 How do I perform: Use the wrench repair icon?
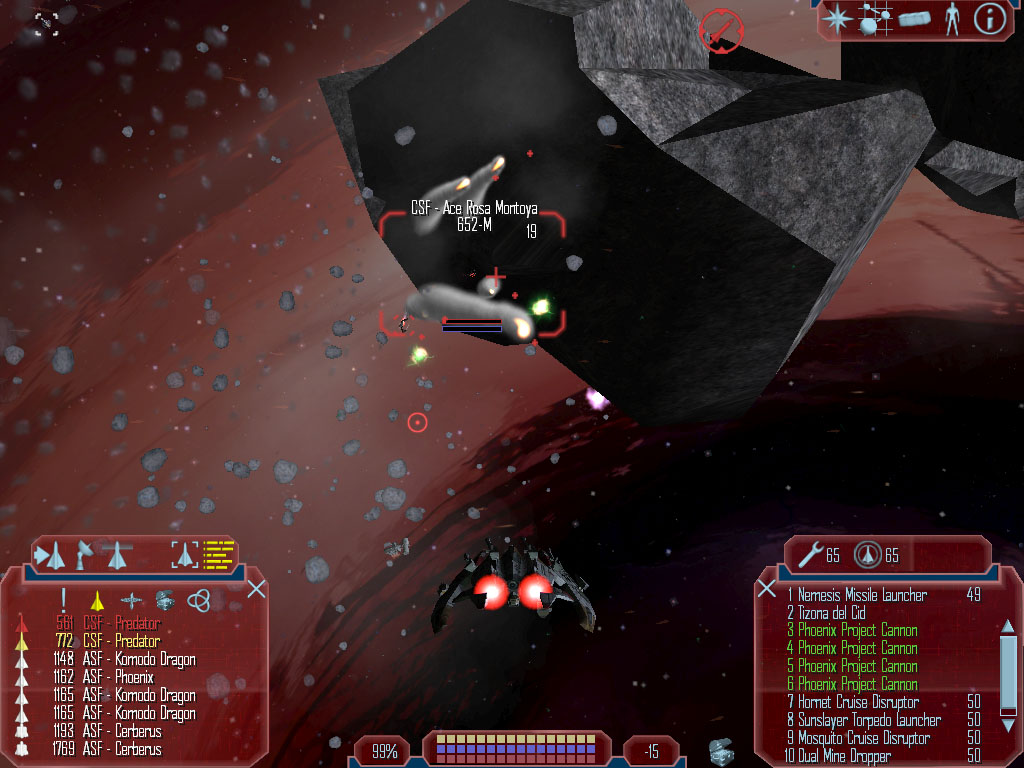(810, 554)
